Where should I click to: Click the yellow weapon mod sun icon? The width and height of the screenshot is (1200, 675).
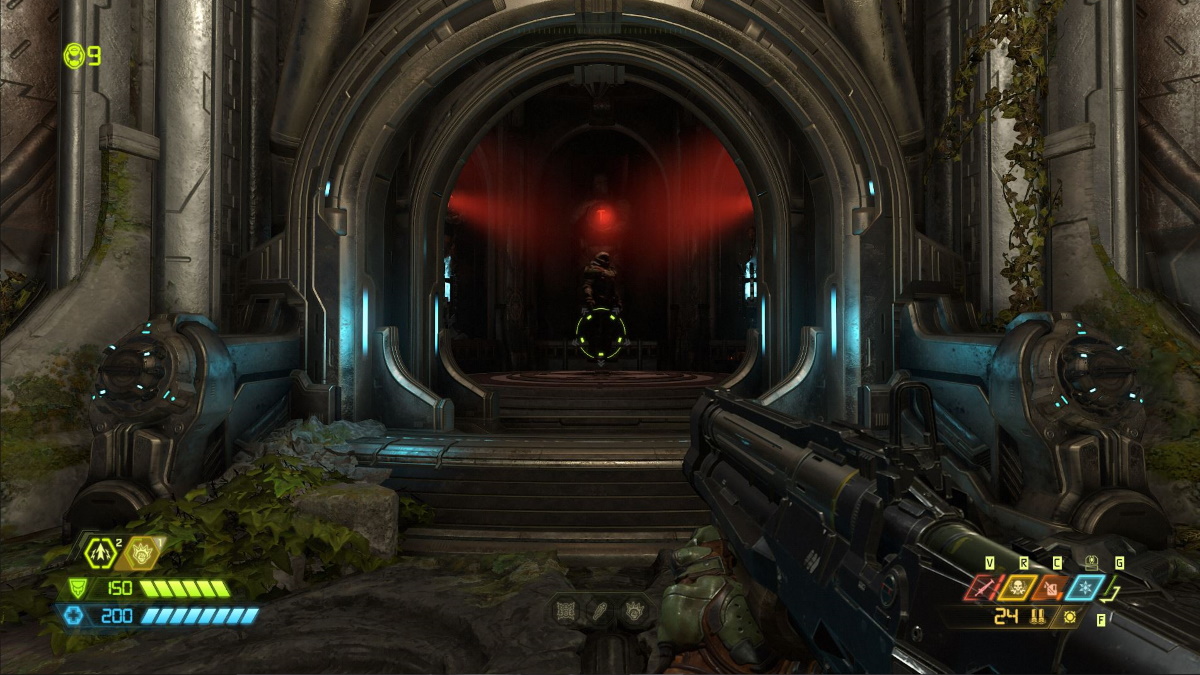tap(1071, 617)
